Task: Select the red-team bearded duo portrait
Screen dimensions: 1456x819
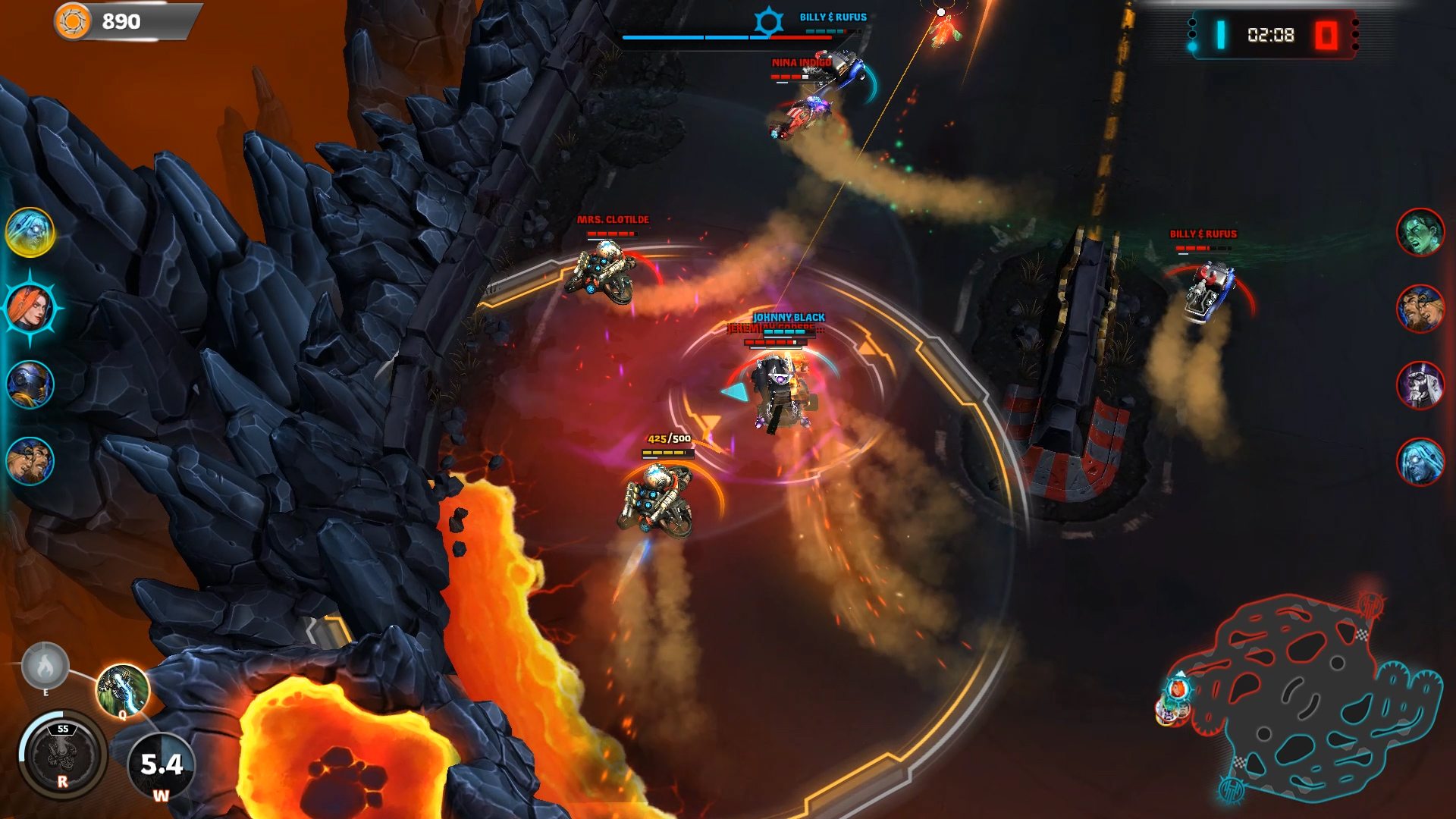Action: pos(1420,309)
